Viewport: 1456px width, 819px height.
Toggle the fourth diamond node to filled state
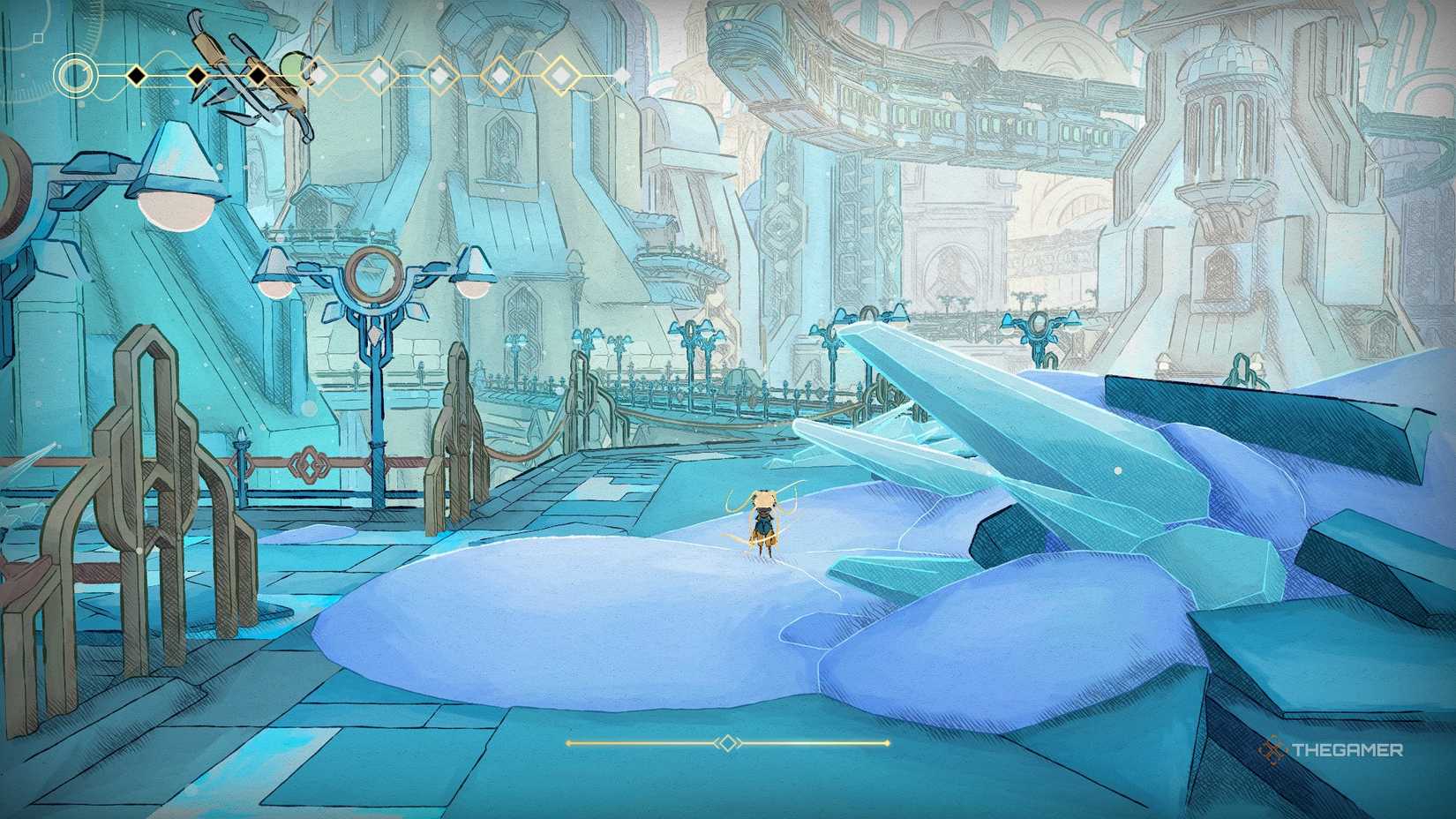point(319,74)
